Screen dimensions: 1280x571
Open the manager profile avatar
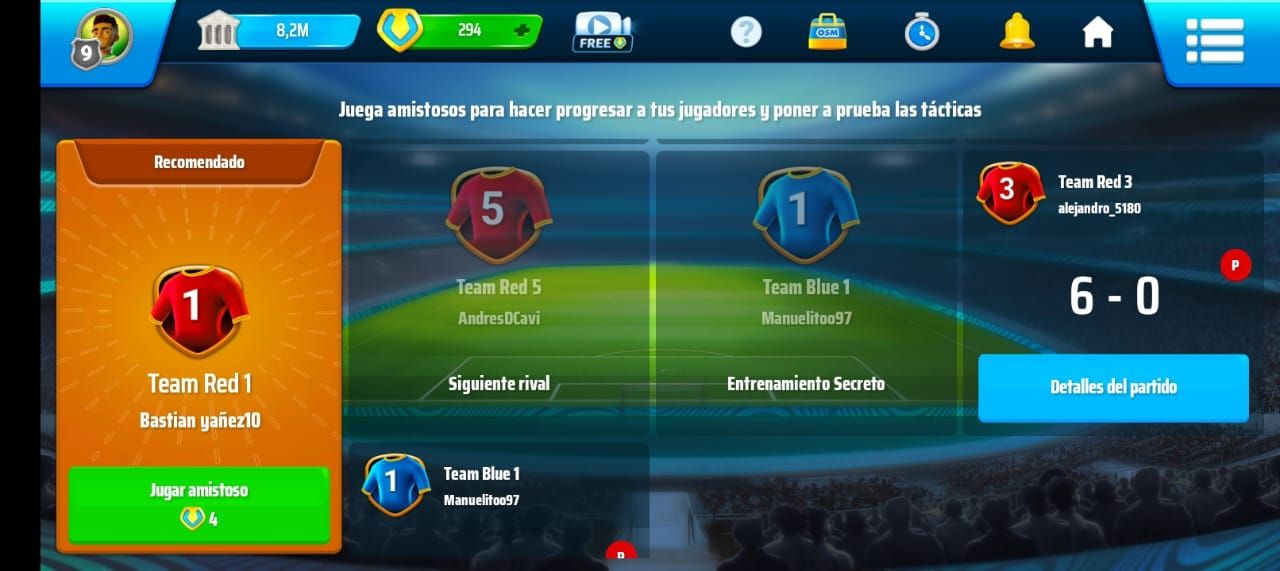103,38
